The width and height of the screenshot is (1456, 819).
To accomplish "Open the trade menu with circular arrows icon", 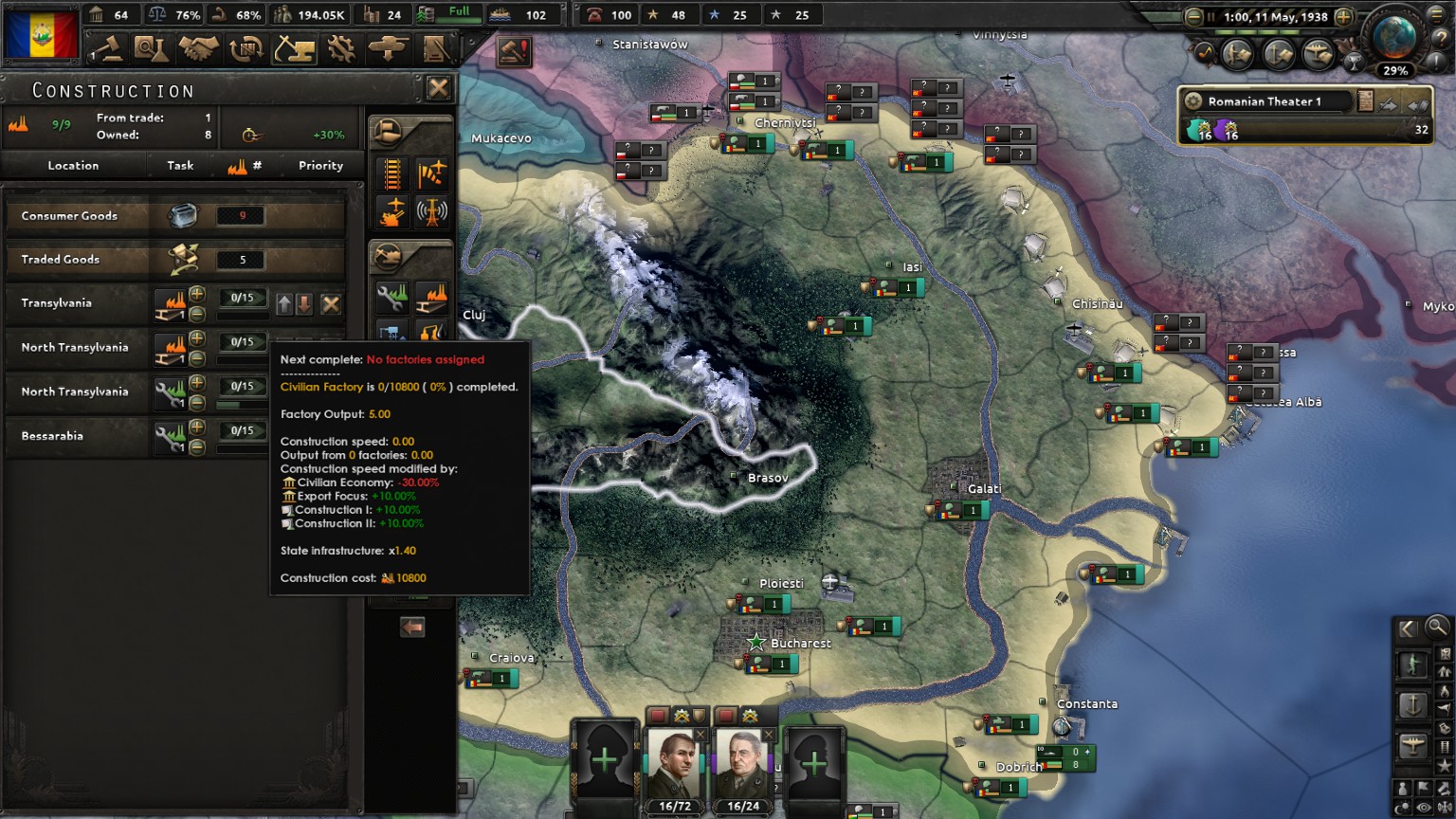I will point(248,49).
